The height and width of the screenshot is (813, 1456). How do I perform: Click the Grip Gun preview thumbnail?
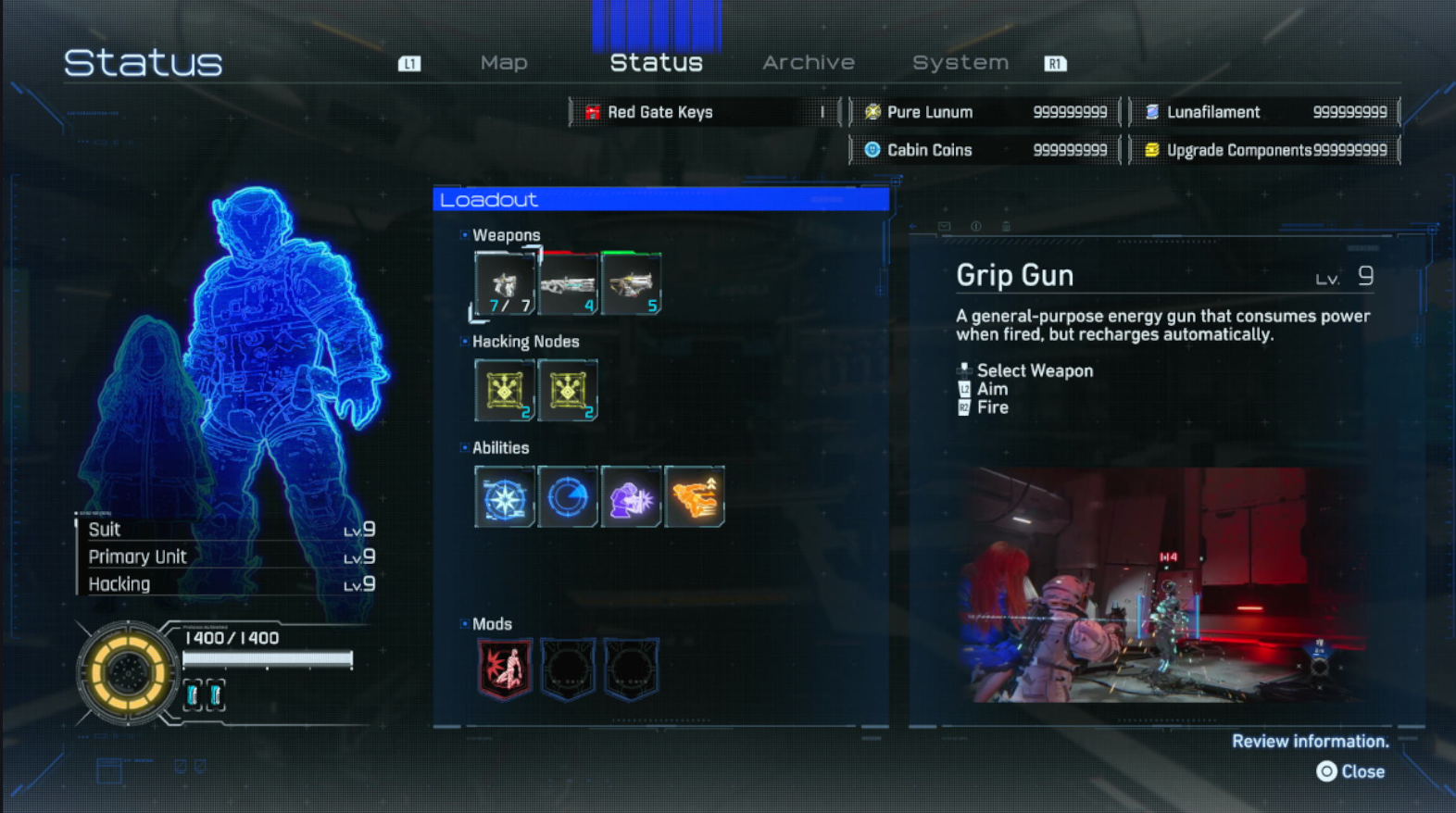1165,585
